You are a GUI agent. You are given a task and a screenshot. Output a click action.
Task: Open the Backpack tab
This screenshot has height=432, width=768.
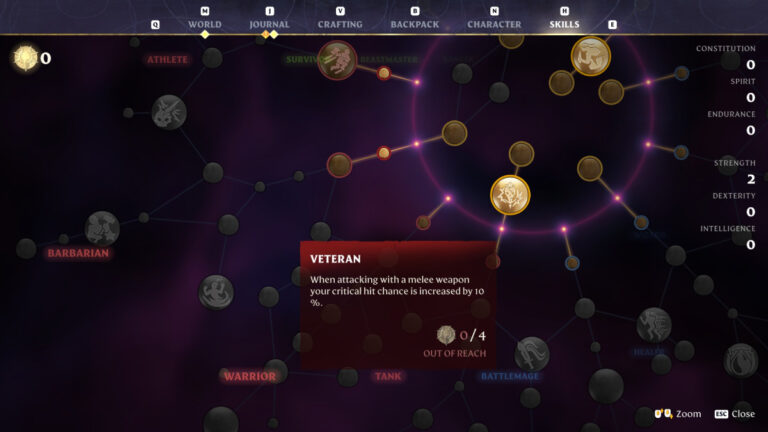414,24
